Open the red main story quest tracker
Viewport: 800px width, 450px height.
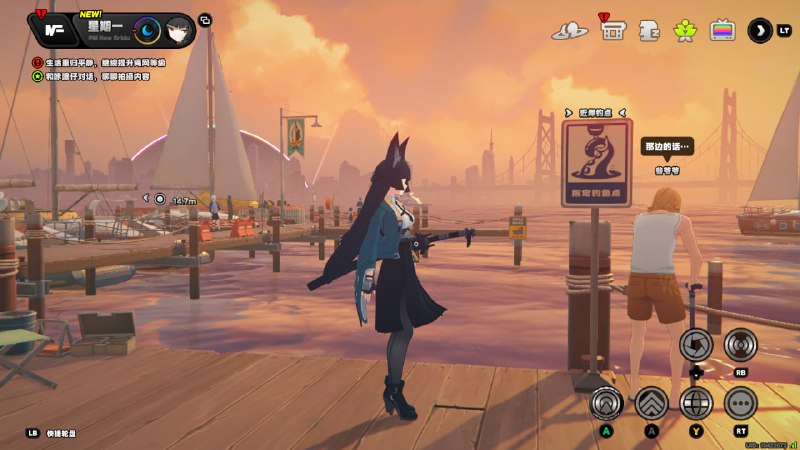pyautogui.click(x=38, y=62)
